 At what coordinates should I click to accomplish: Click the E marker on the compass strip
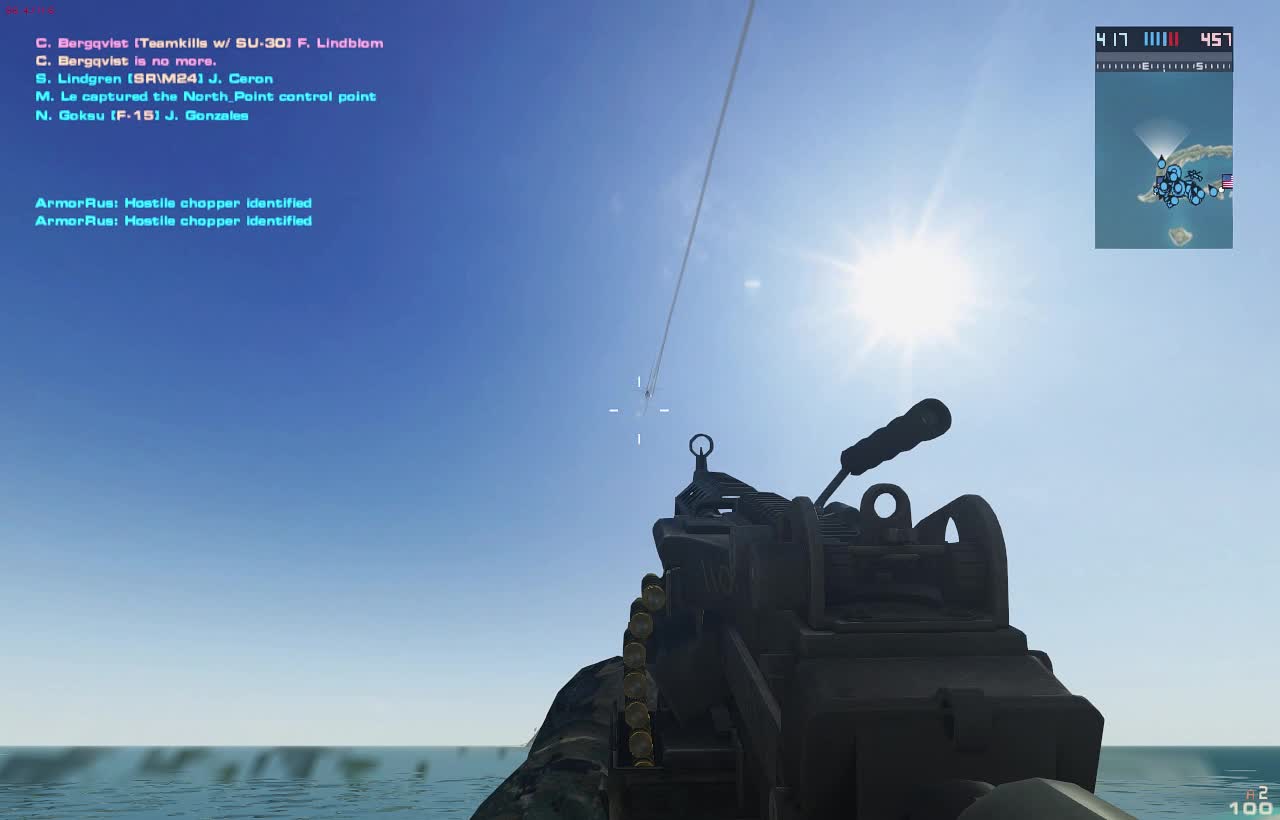click(1146, 66)
